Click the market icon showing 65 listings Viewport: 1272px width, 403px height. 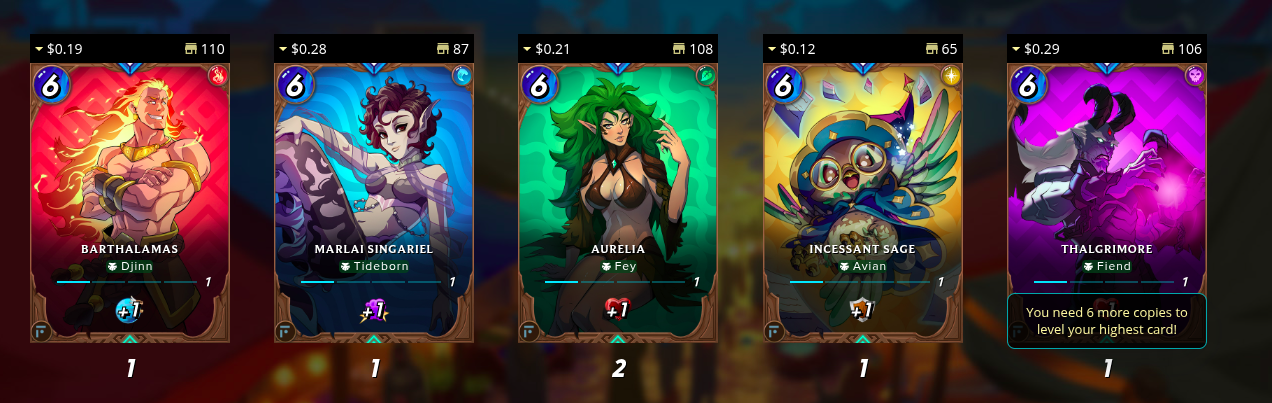pos(931,48)
